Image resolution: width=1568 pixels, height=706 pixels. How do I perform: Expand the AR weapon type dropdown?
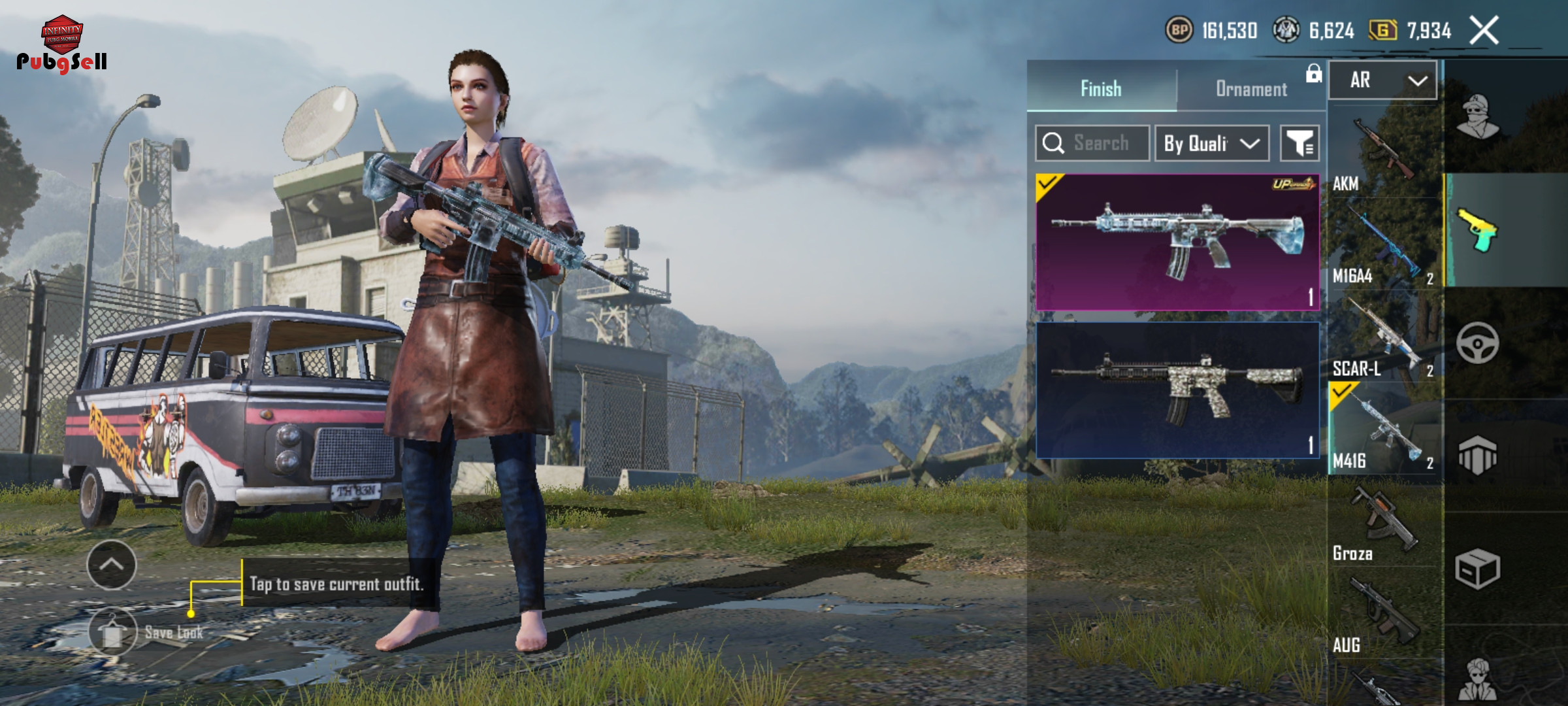coord(1383,80)
